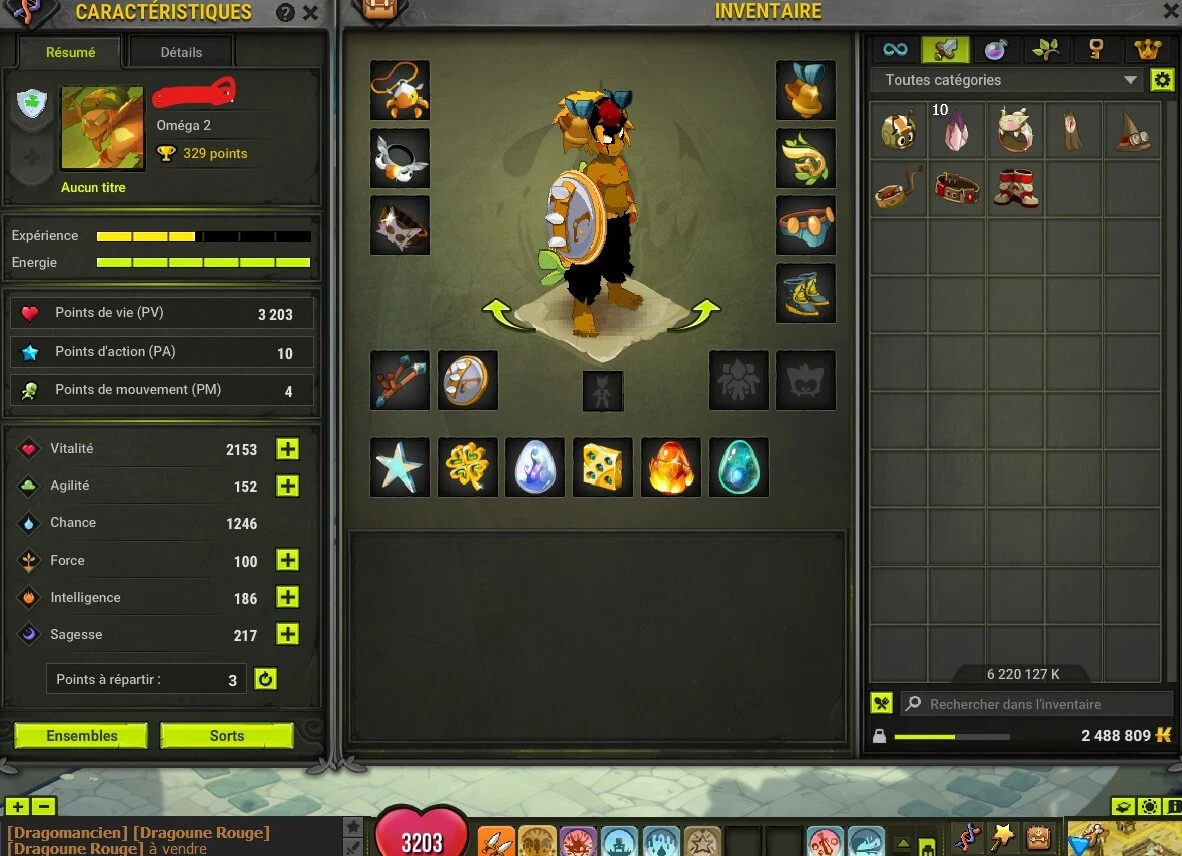Open the Sorts spell list
The image size is (1182, 856).
coord(227,736)
